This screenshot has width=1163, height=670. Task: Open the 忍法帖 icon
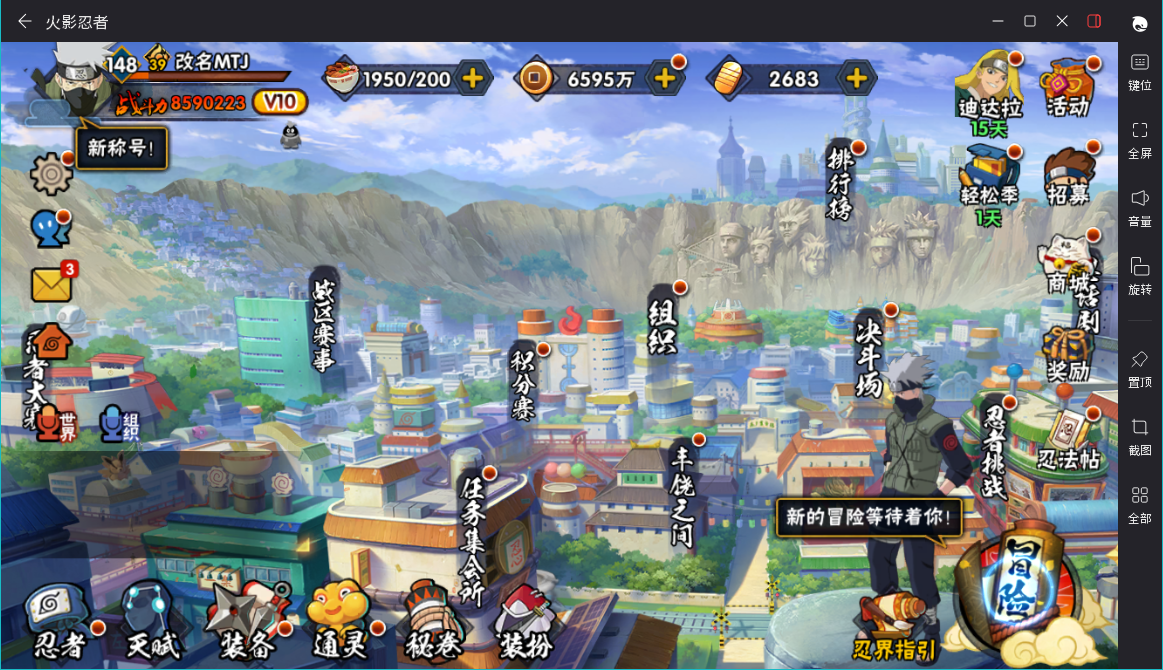[x=1067, y=442]
